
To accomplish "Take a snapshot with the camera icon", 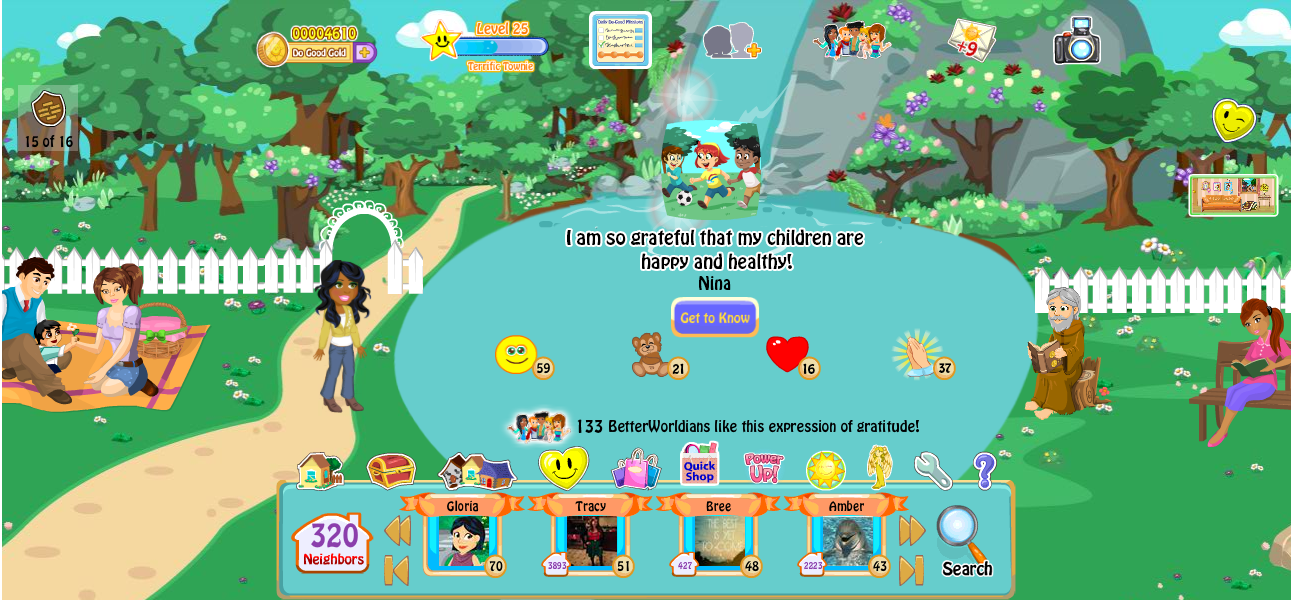I will pos(1077,41).
